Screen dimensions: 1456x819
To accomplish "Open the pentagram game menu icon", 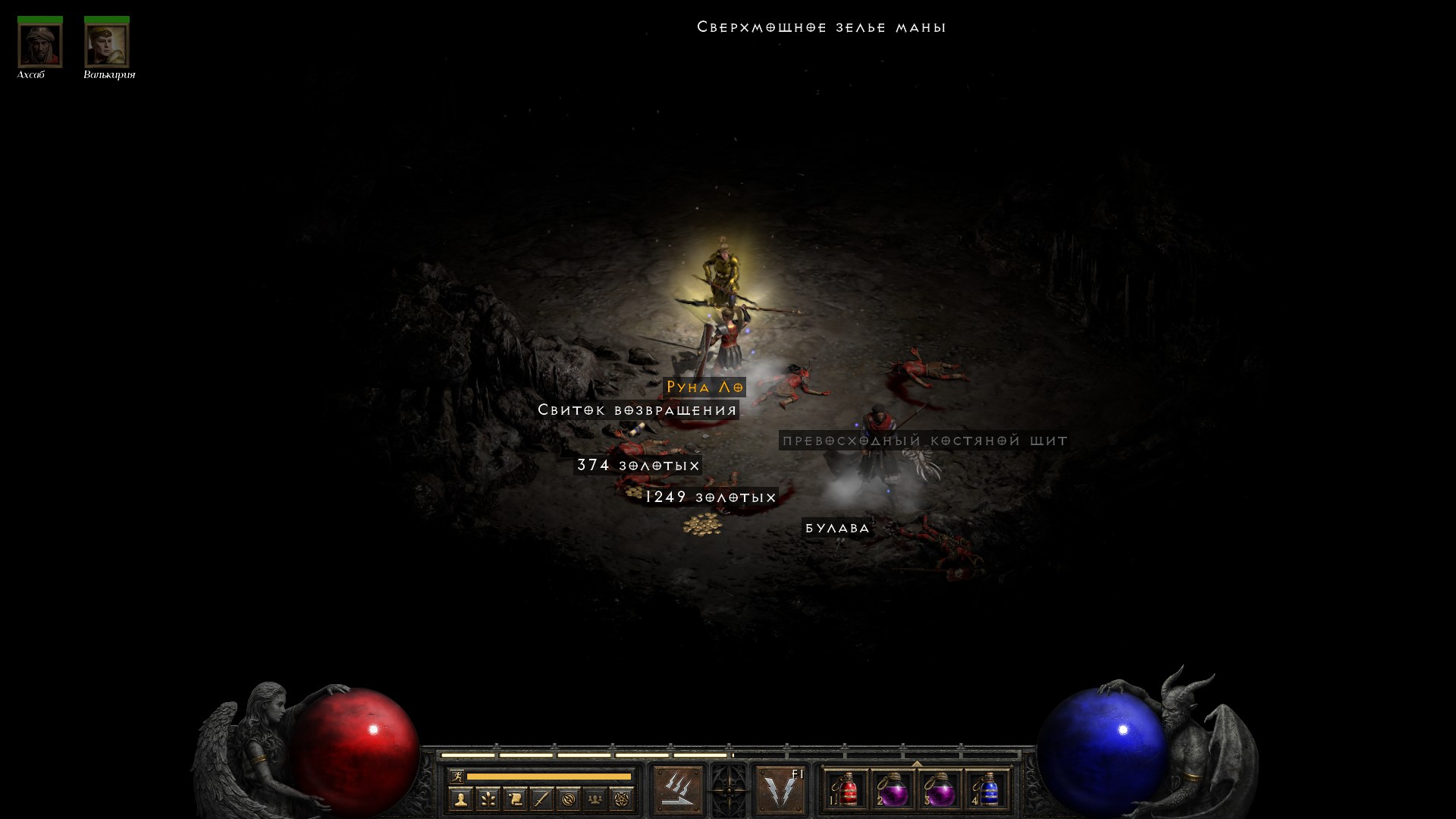I will 622,799.
